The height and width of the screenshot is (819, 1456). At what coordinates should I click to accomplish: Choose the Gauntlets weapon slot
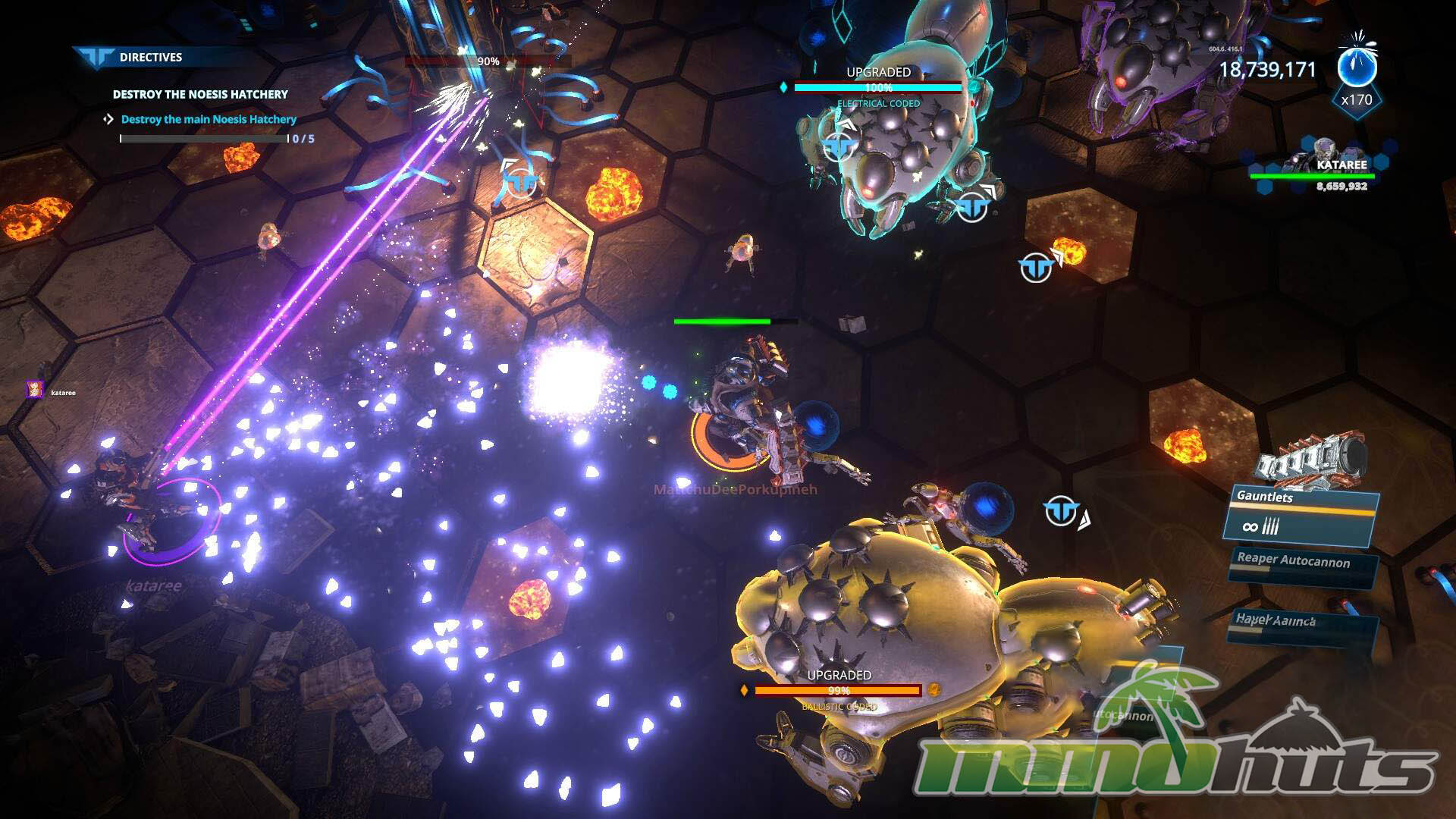coord(1301,516)
